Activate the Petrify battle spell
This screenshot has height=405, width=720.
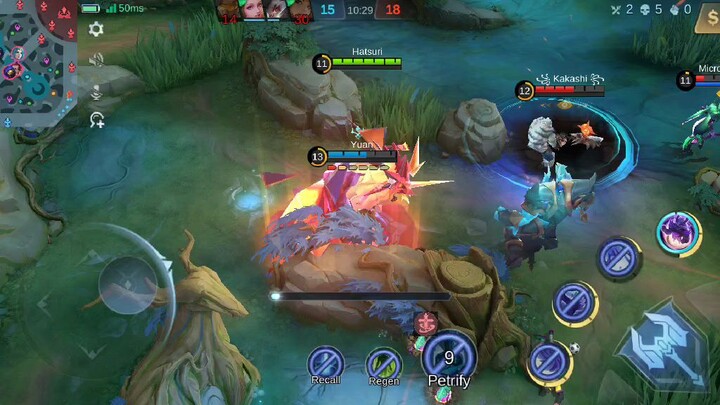click(x=449, y=356)
